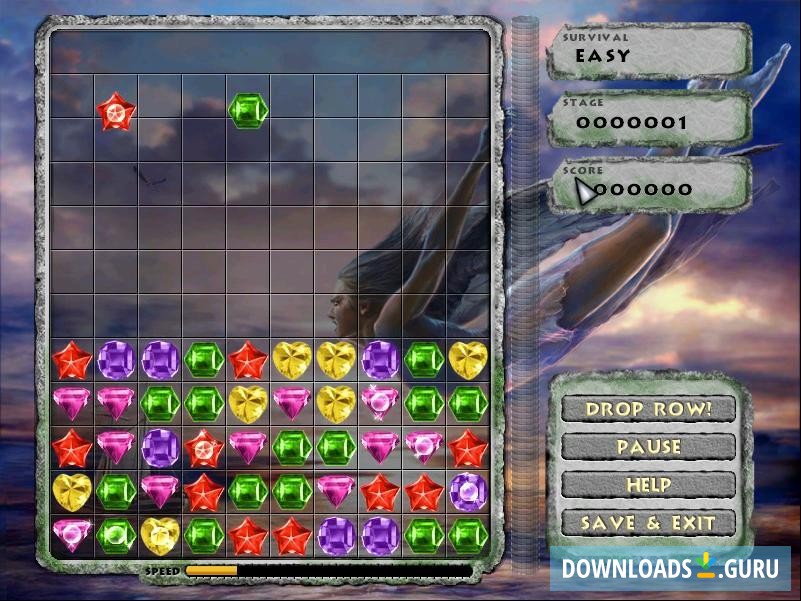The height and width of the screenshot is (601, 801).
Task: Pause the game
Action: pos(648,447)
